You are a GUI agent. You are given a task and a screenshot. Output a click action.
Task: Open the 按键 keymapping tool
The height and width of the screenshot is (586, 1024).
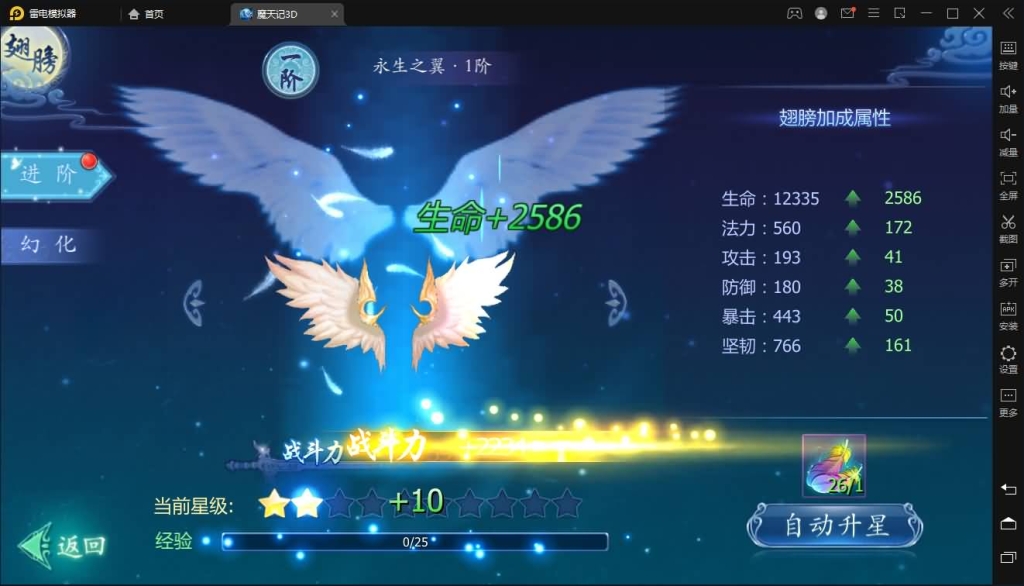pos(1008,54)
